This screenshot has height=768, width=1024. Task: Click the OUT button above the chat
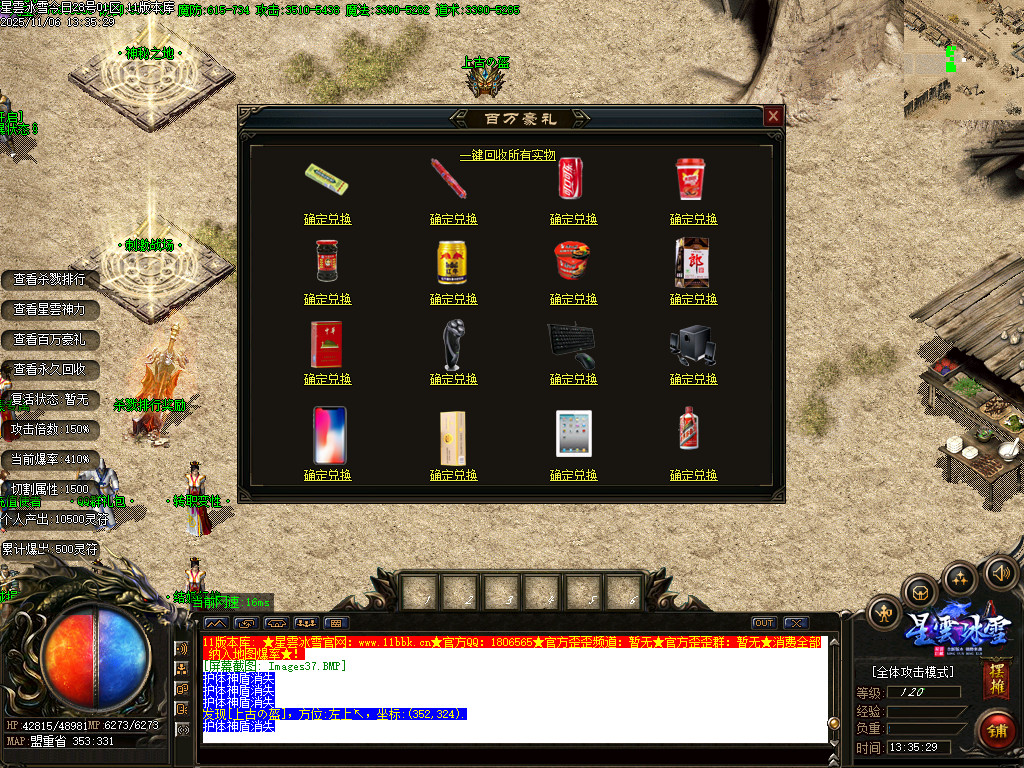tap(764, 623)
